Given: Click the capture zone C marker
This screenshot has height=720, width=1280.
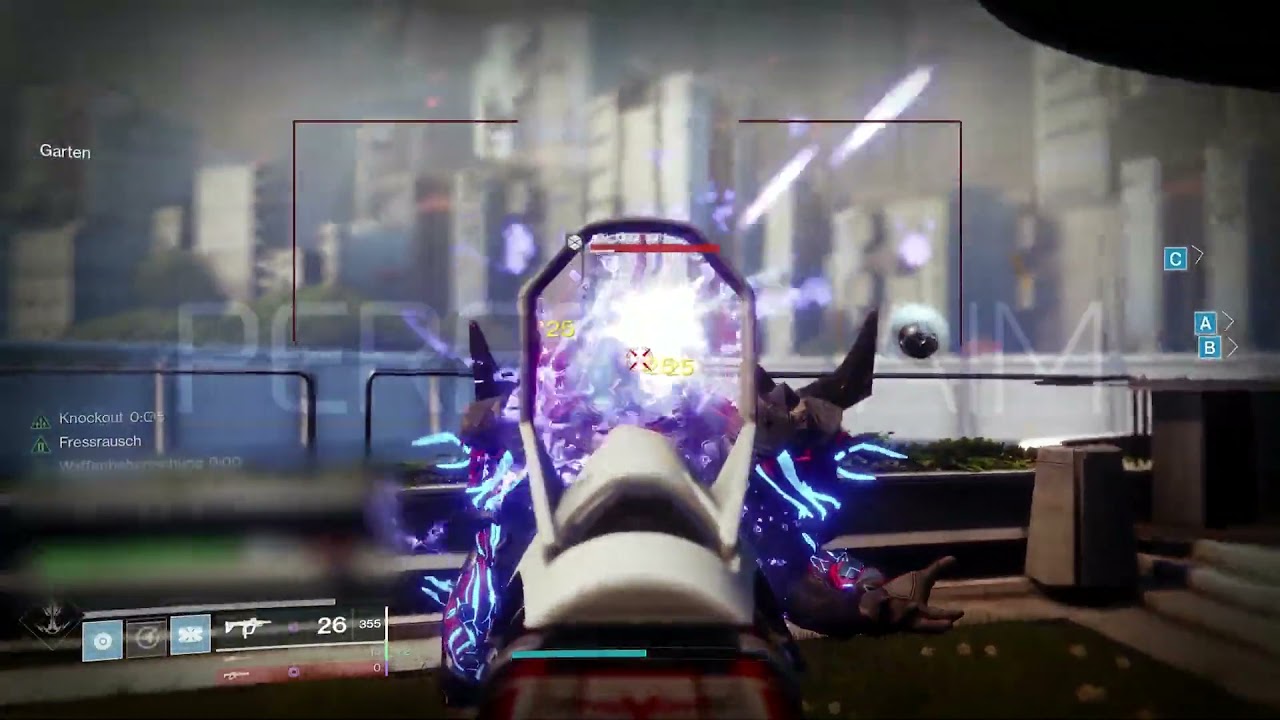Looking at the screenshot, I should (1175, 259).
